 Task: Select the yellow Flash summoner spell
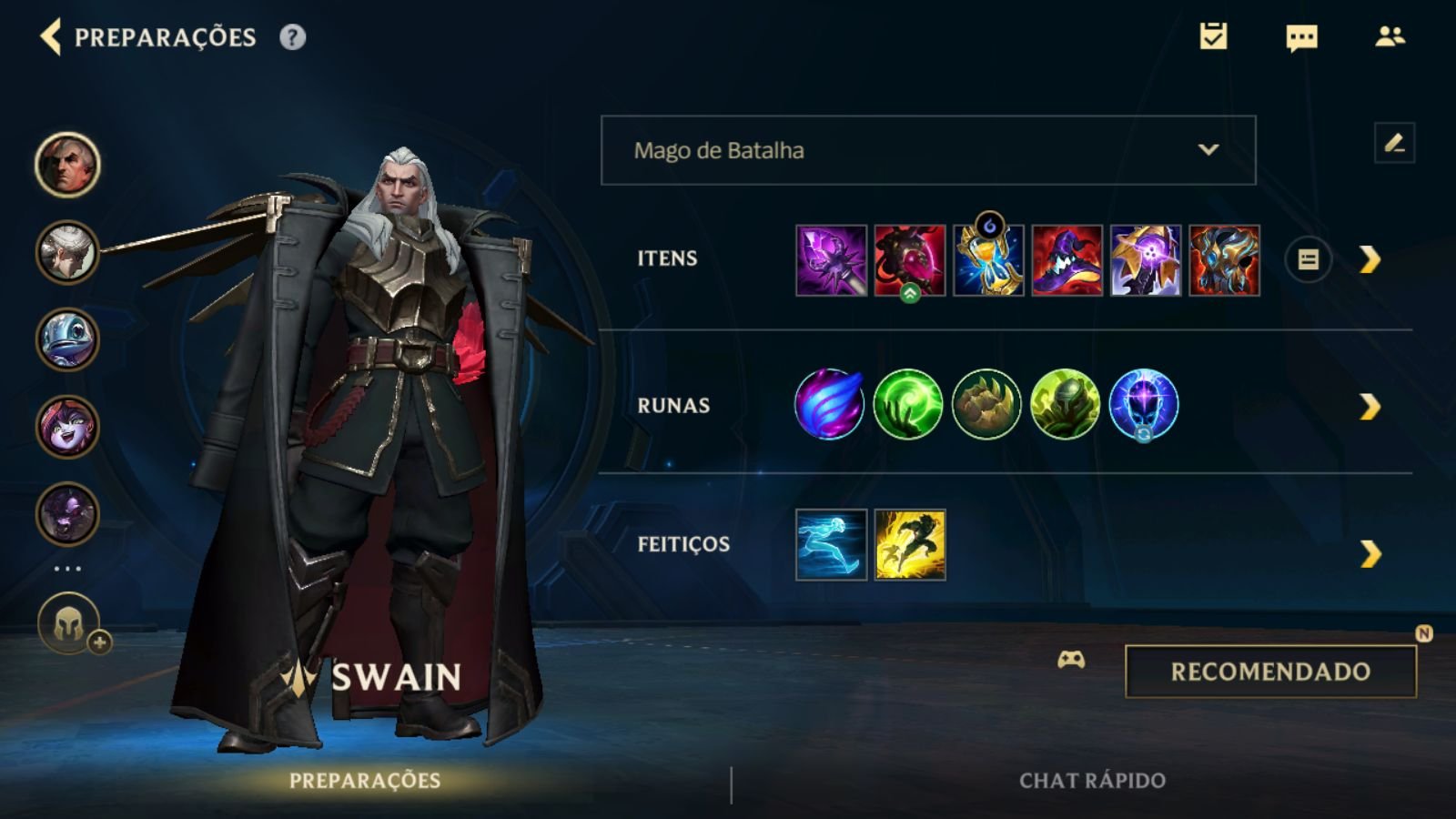pyautogui.click(x=910, y=544)
